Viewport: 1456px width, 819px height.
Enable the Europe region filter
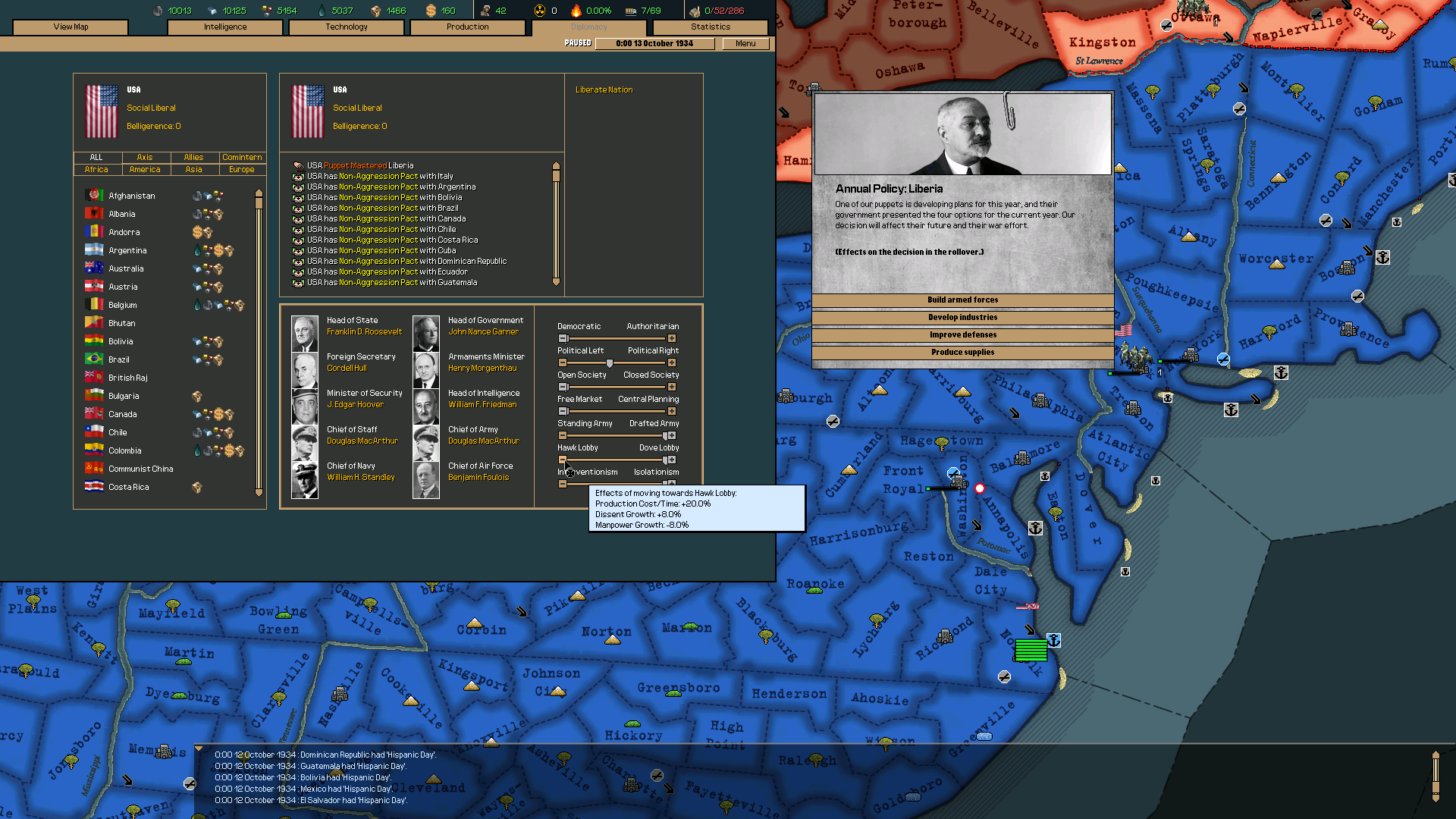pyautogui.click(x=241, y=169)
